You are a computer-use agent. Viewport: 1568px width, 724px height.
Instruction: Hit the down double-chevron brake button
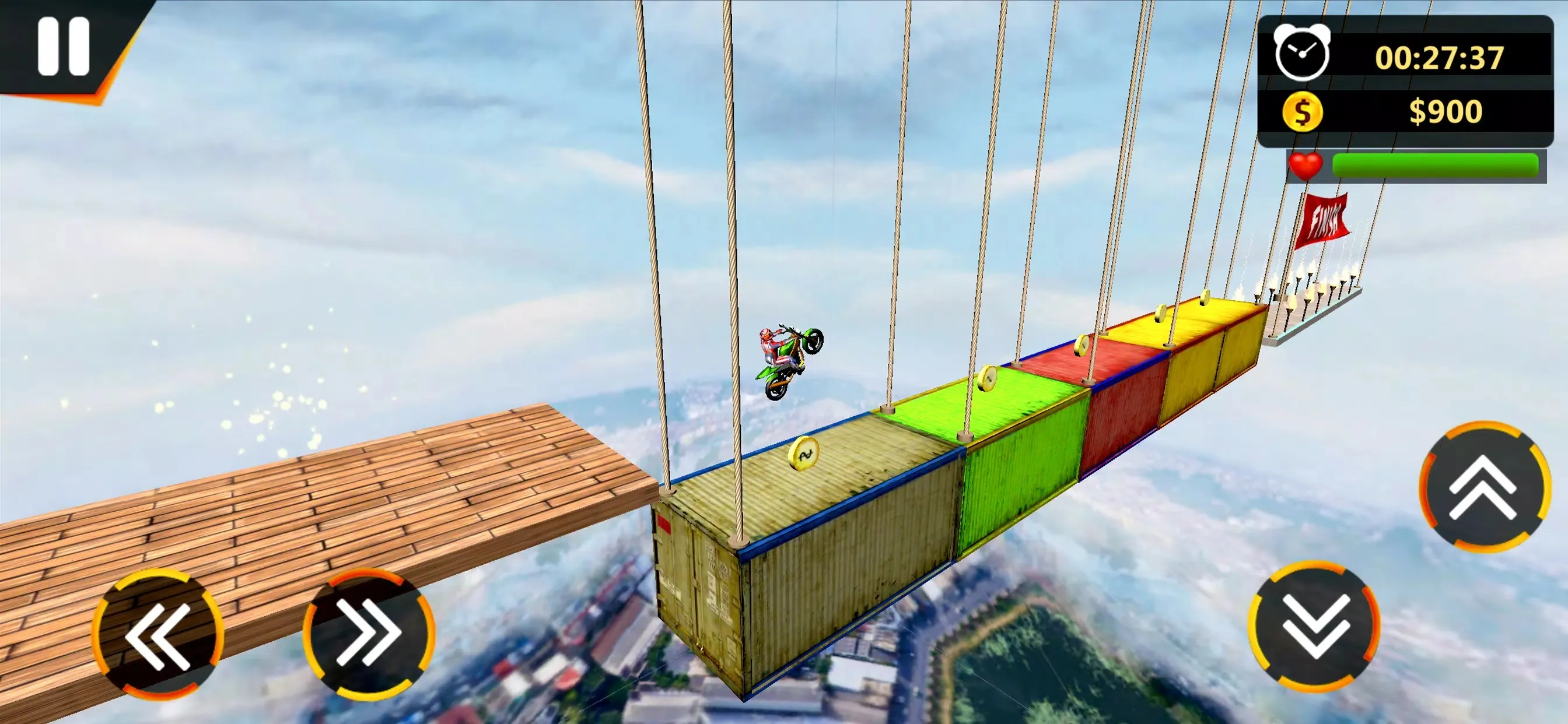click(1314, 627)
